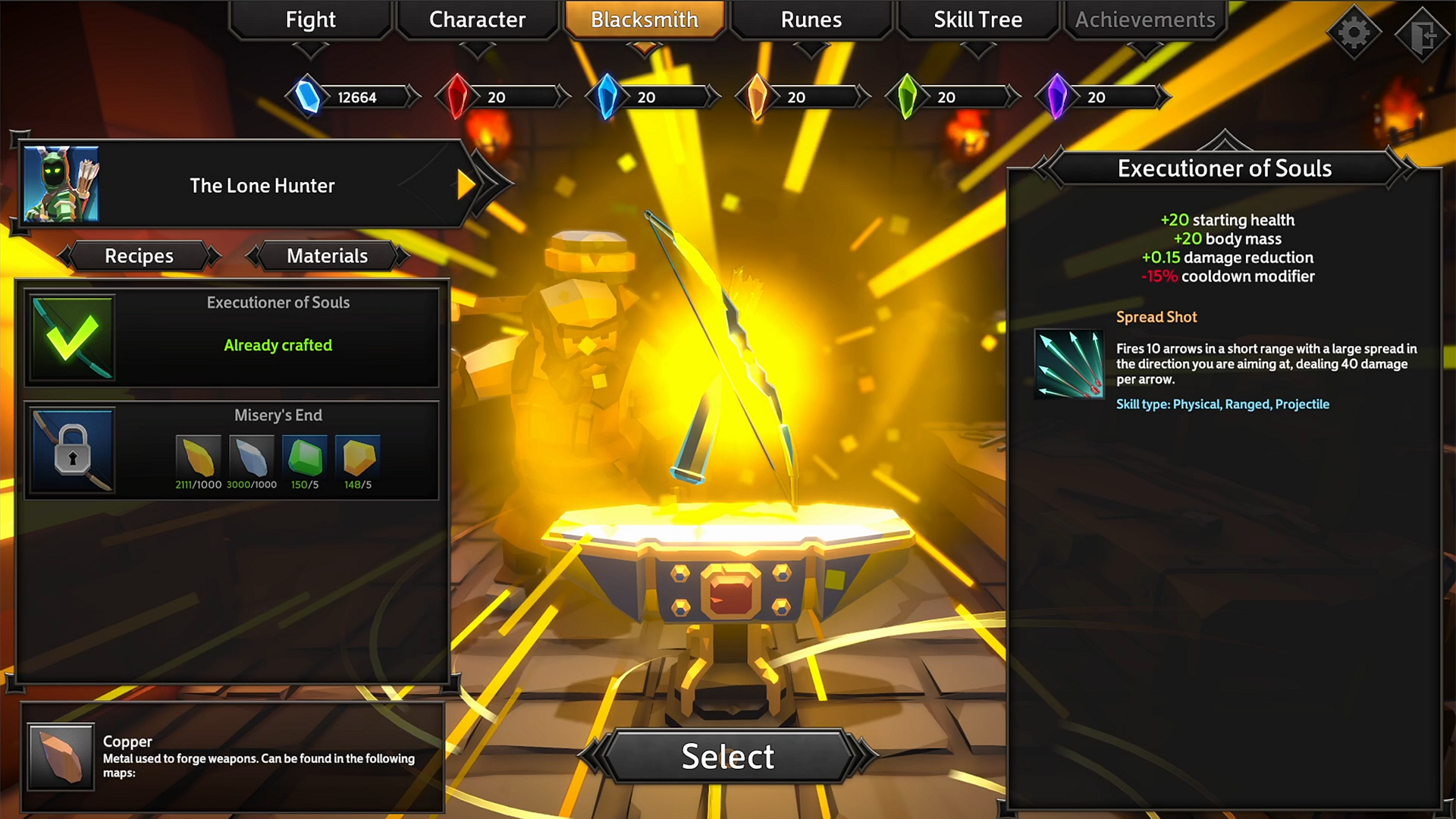Switch to the Skill Tree tab

click(977, 20)
